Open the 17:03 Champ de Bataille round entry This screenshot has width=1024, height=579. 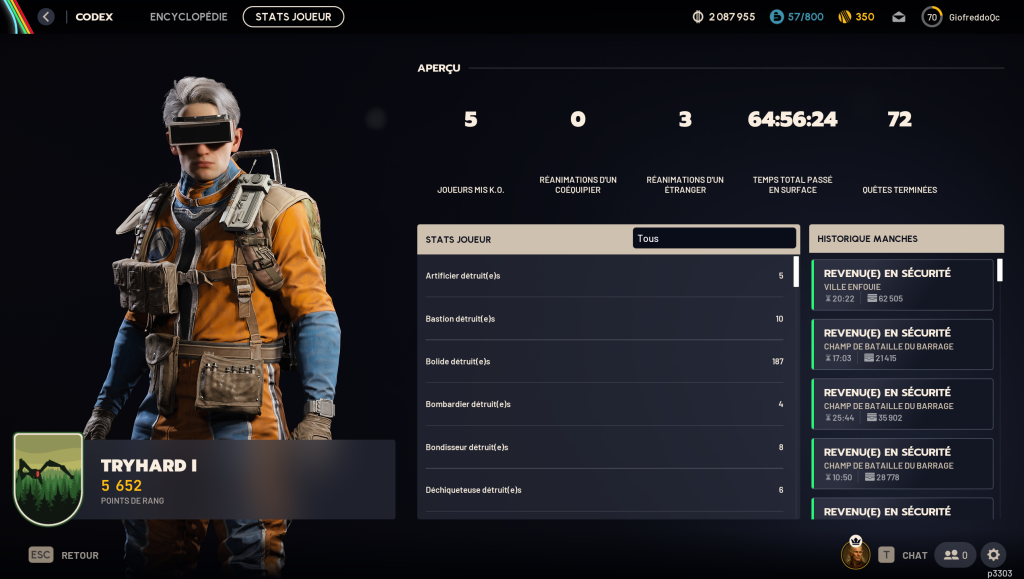pyautogui.click(x=902, y=345)
